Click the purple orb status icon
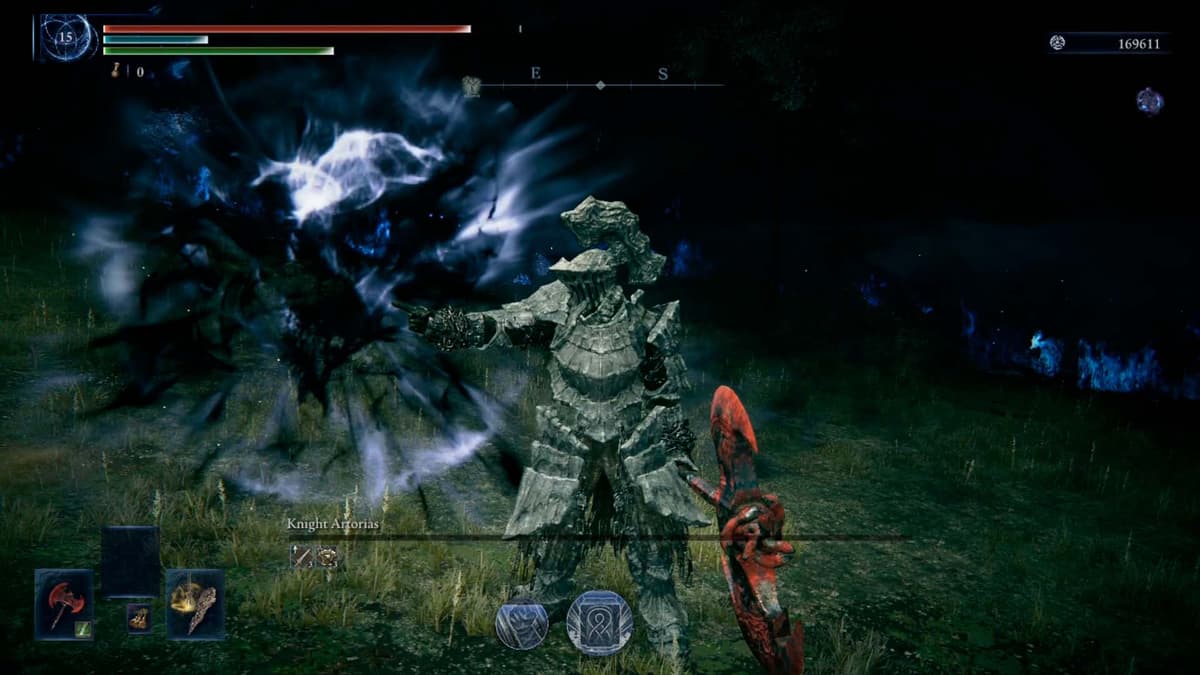Viewport: 1200px width, 675px height. tap(1149, 101)
